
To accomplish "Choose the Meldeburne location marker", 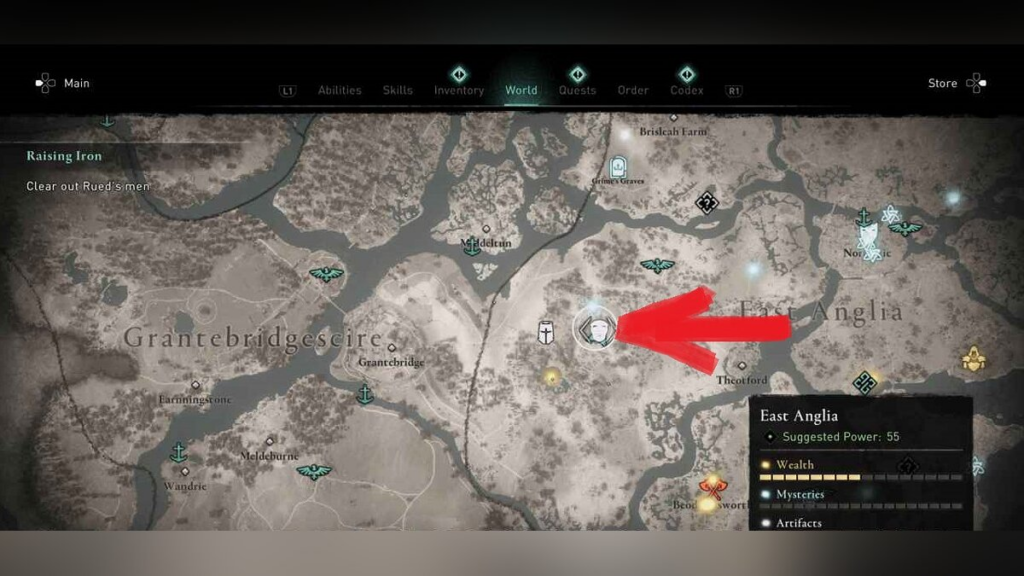I will point(269,440).
